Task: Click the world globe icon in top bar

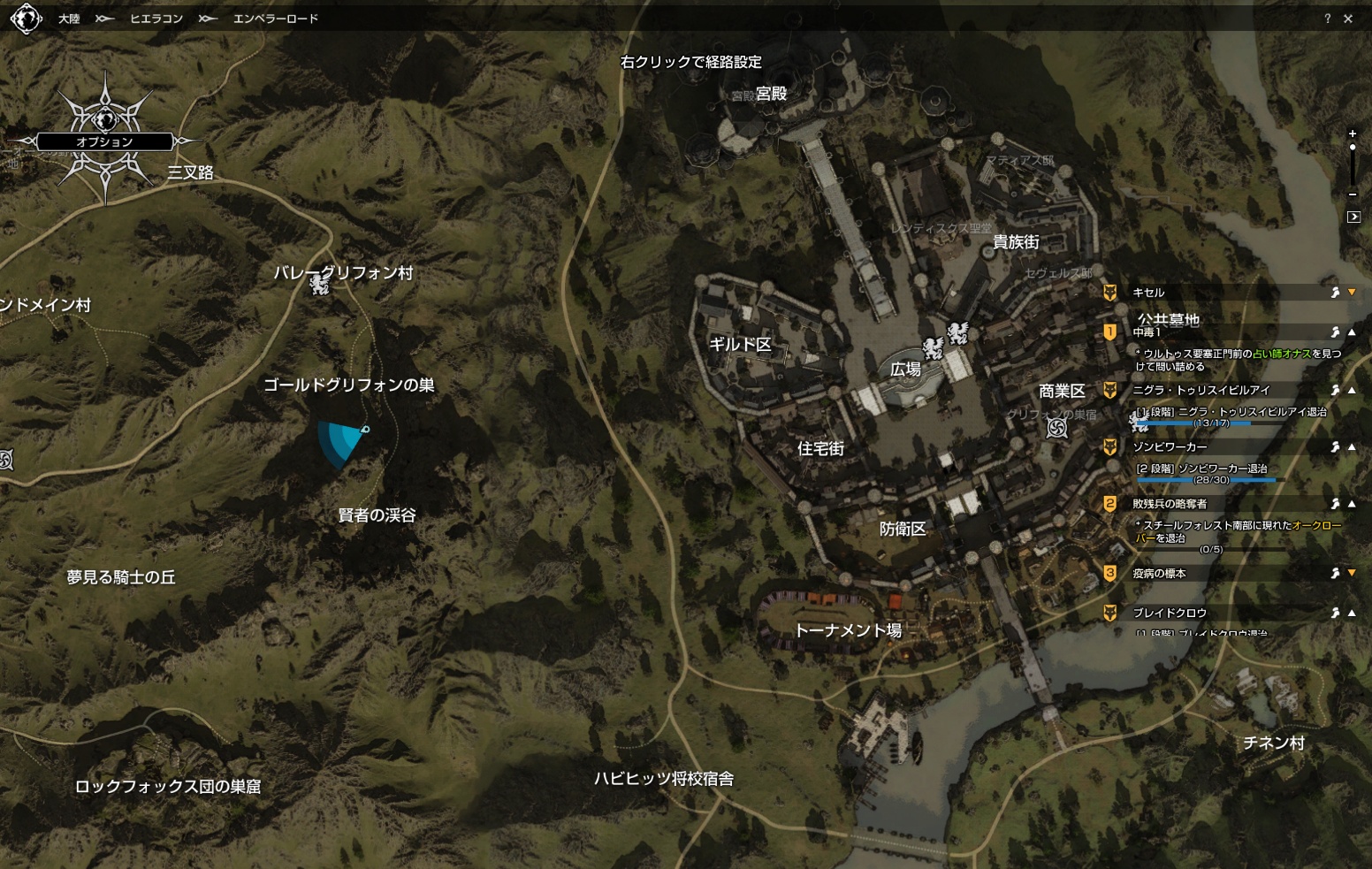Action: [27, 19]
